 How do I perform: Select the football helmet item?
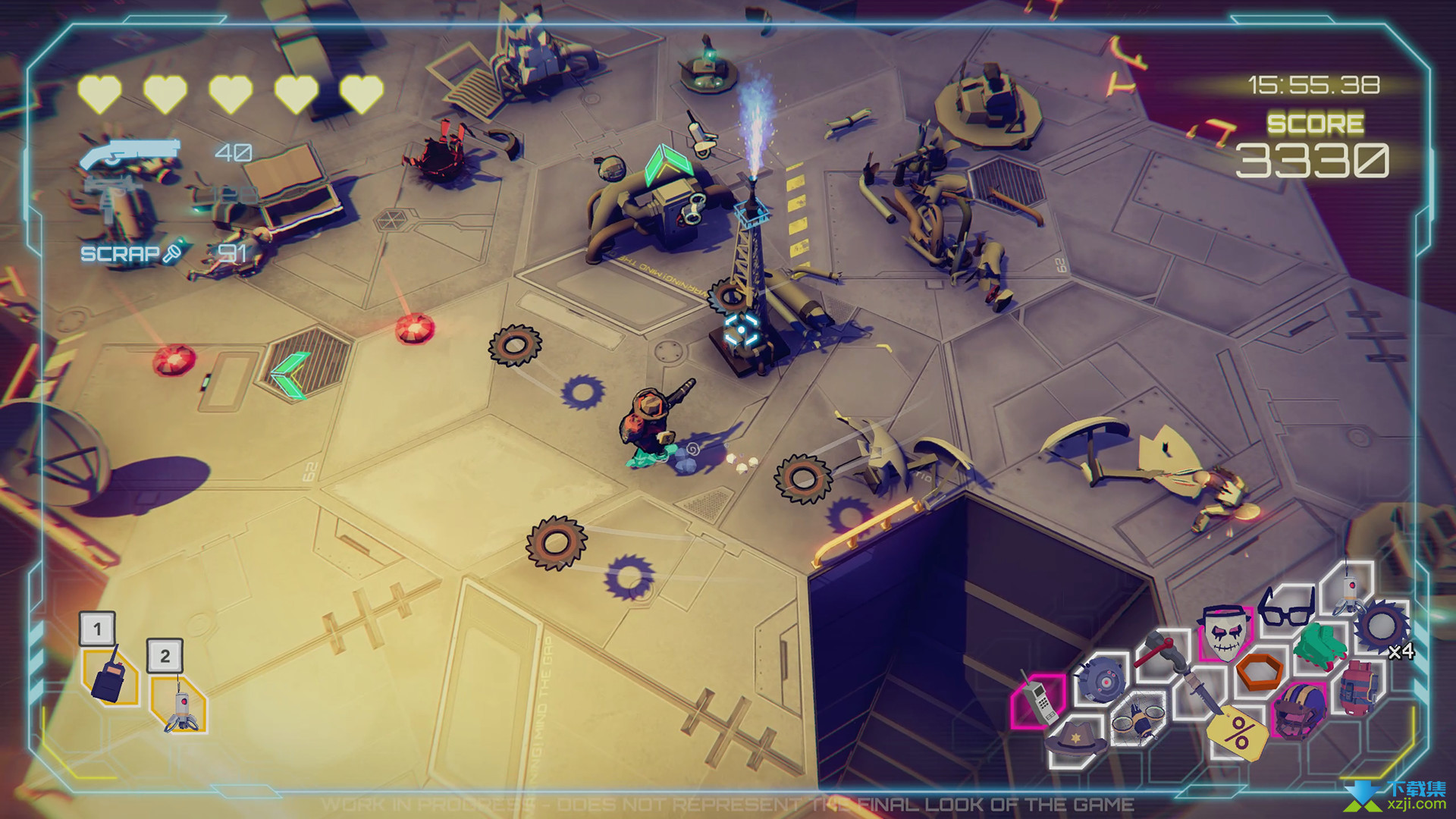1300,709
